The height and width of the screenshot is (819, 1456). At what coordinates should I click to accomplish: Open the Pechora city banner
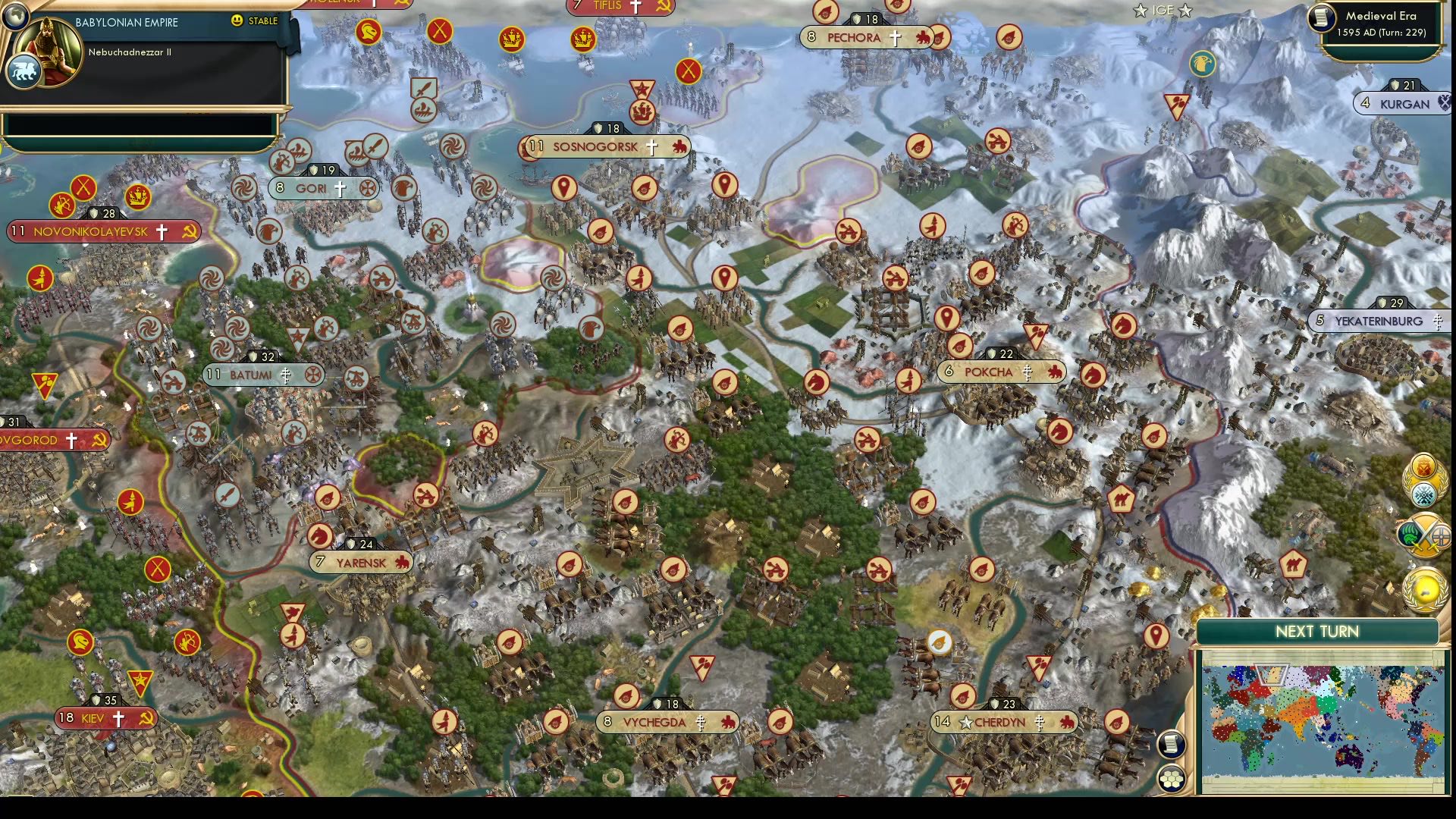[x=865, y=36]
